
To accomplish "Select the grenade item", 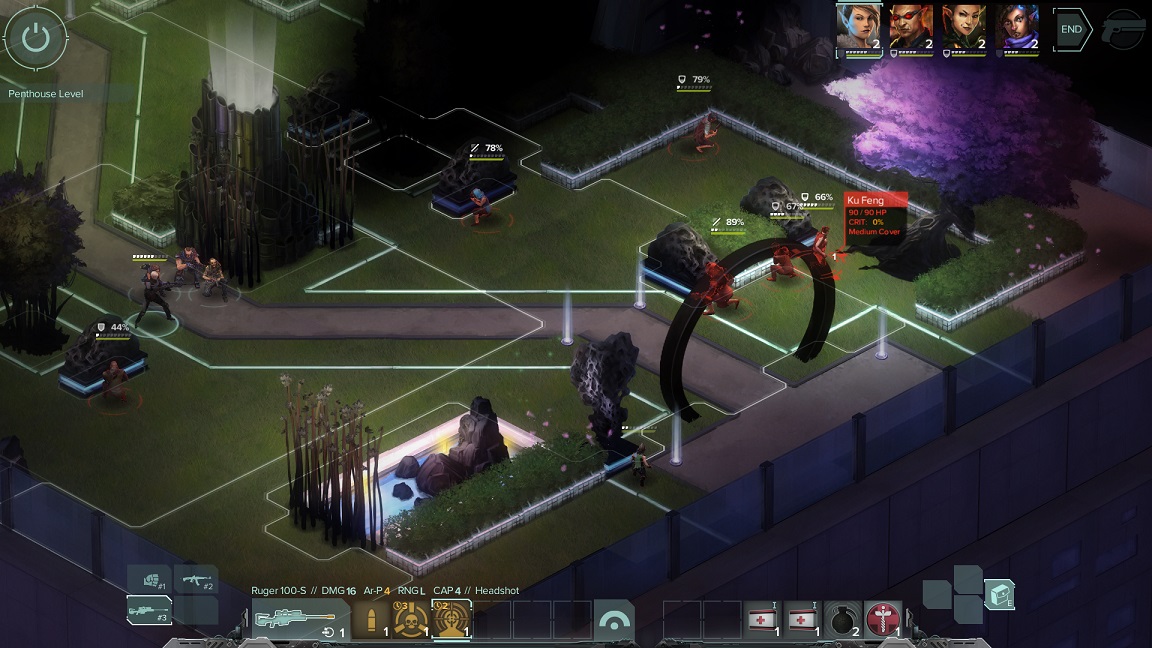I will pyautogui.click(x=842, y=620).
